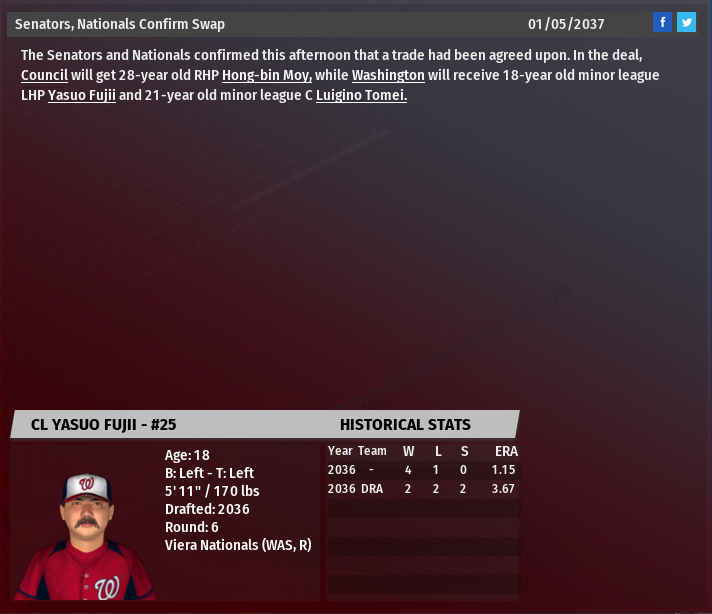Select the CL Yasuo Fujii #25 header
The width and height of the screenshot is (712, 614).
tap(104, 424)
